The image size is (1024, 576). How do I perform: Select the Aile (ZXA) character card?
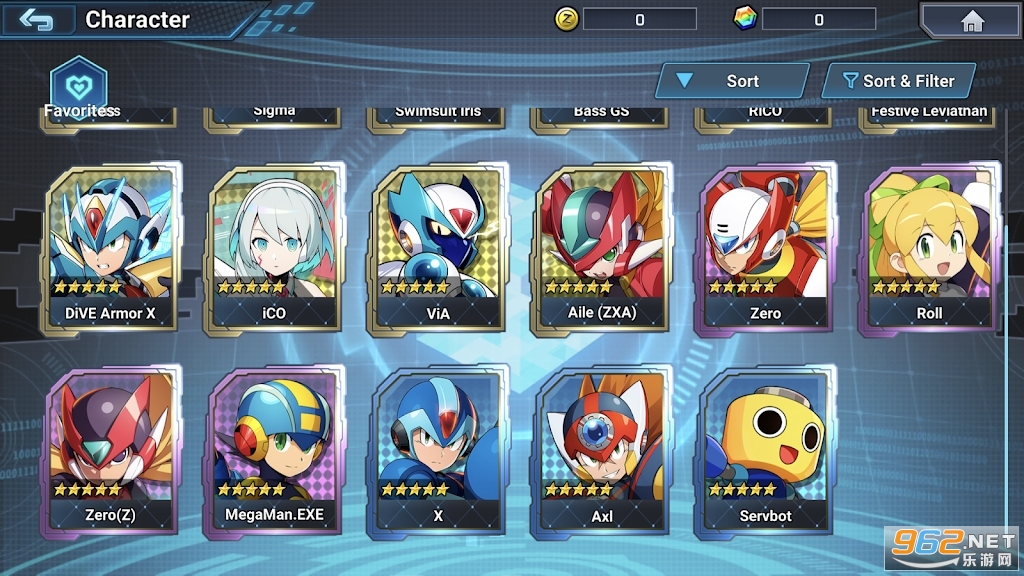coord(601,250)
